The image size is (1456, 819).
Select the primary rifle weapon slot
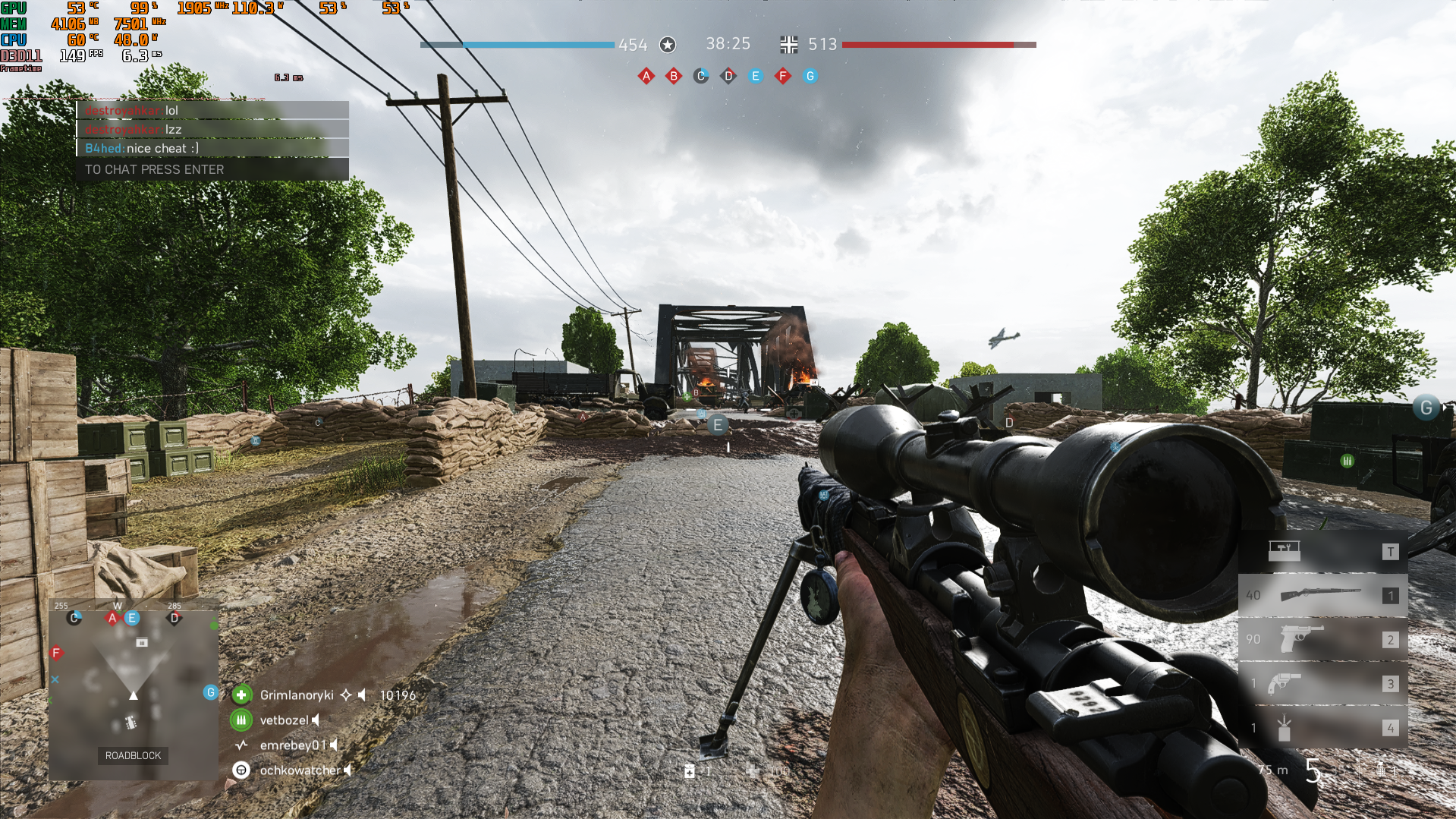[1322, 595]
